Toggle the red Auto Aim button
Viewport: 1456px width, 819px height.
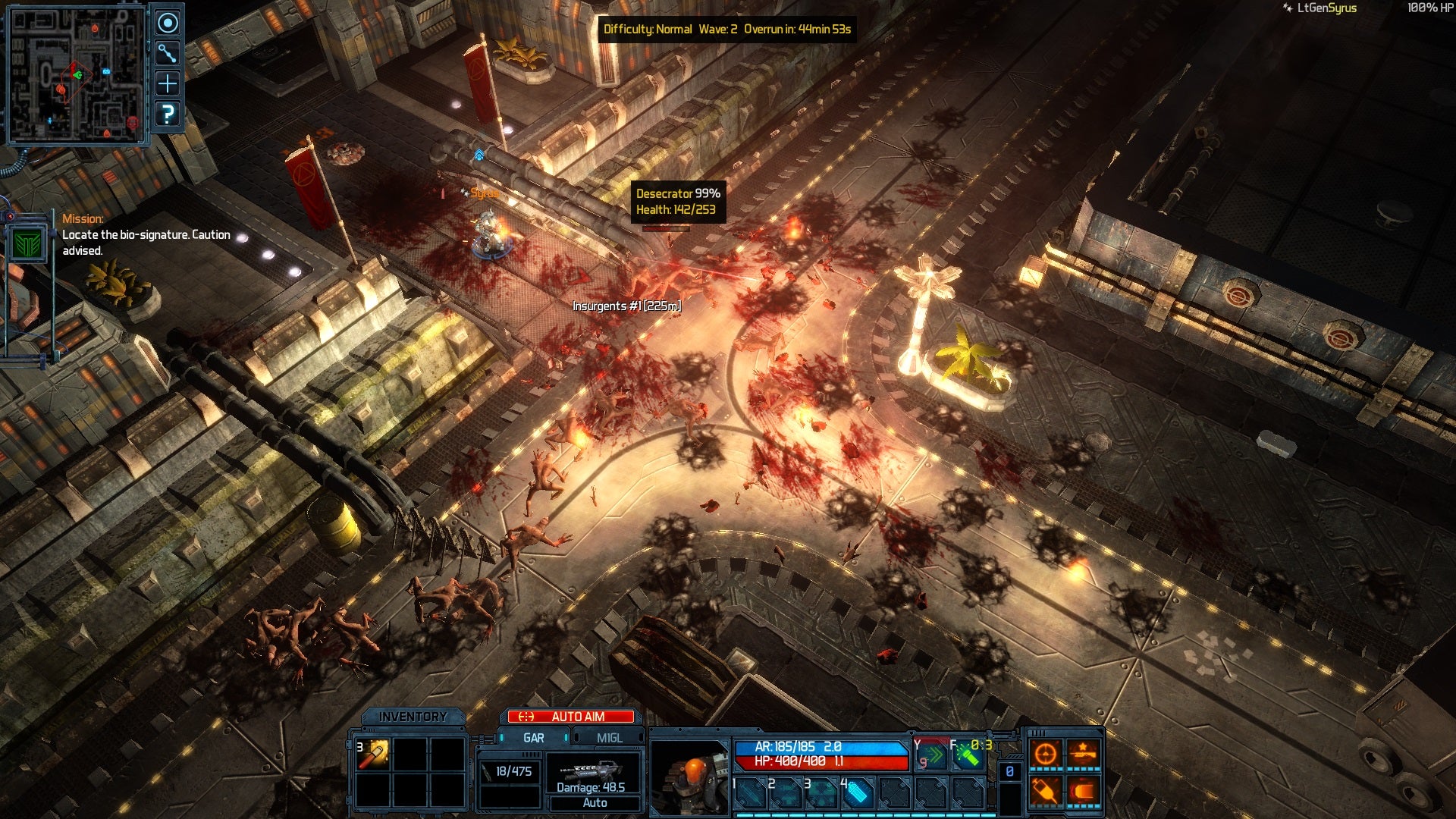coord(571,717)
